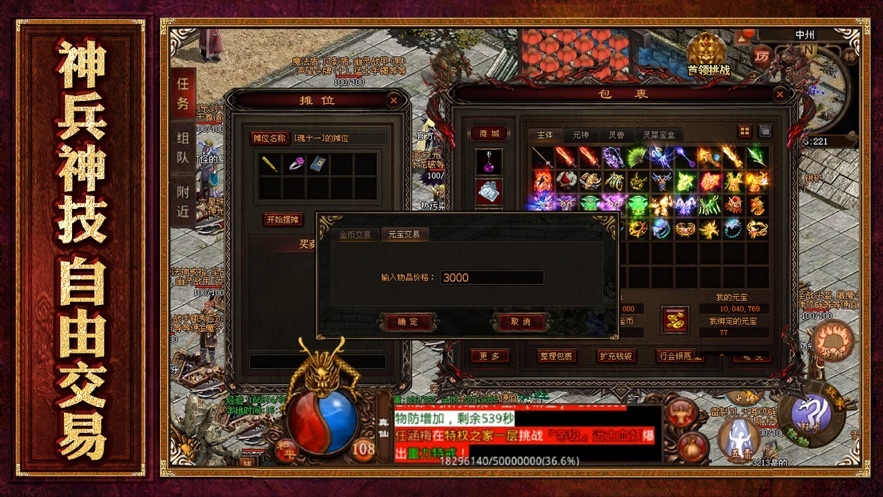Click the 更多 button in the bag

pyautogui.click(x=489, y=356)
